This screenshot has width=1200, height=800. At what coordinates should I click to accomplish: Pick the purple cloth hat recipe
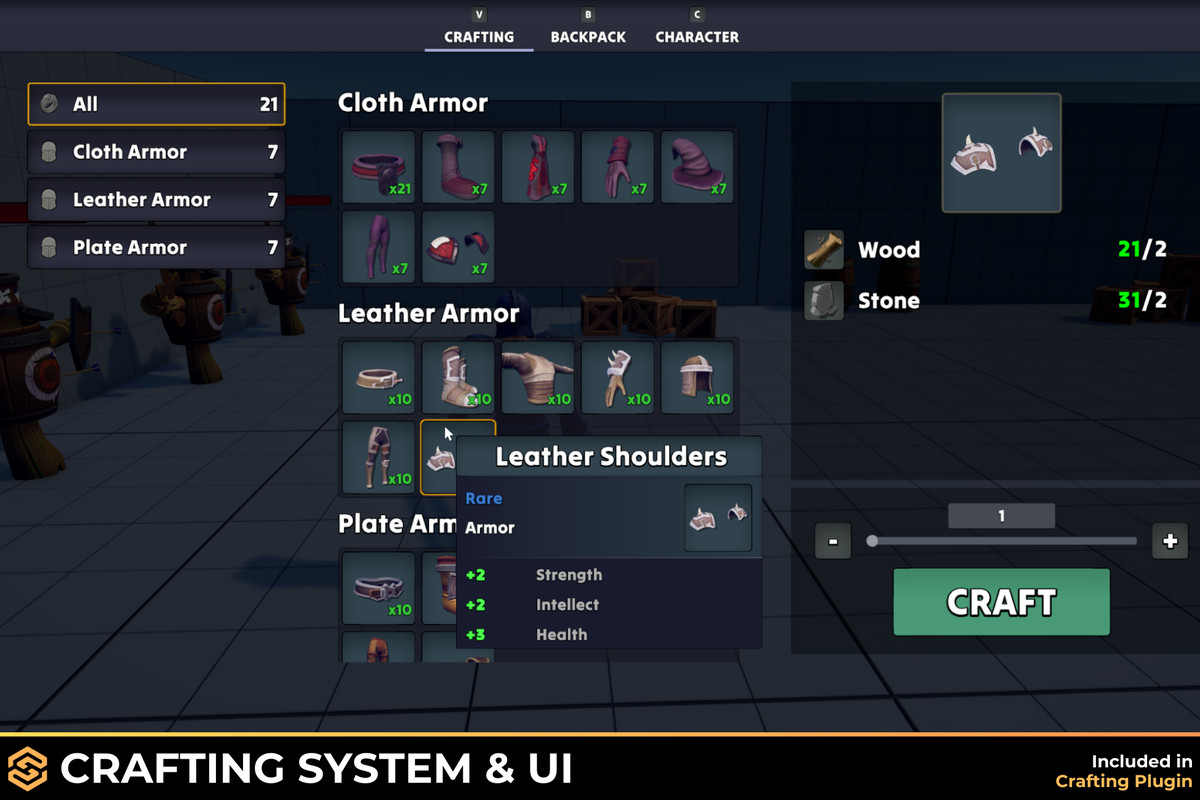coord(697,167)
